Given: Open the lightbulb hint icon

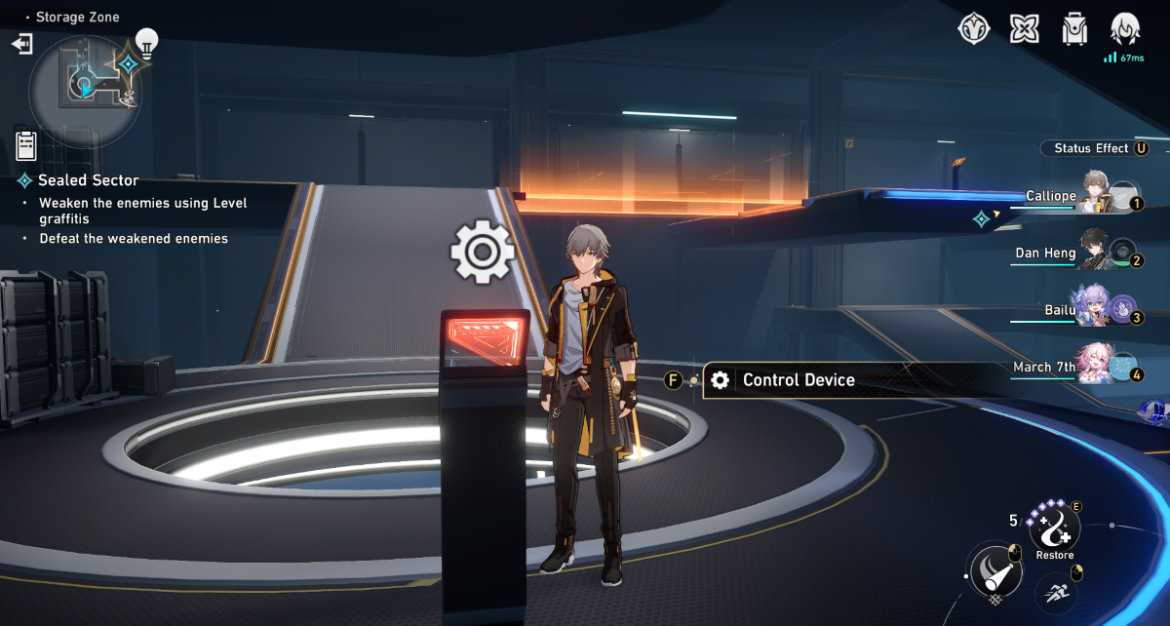Looking at the screenshot, I should pyautogui.click(x=147, y=42).
